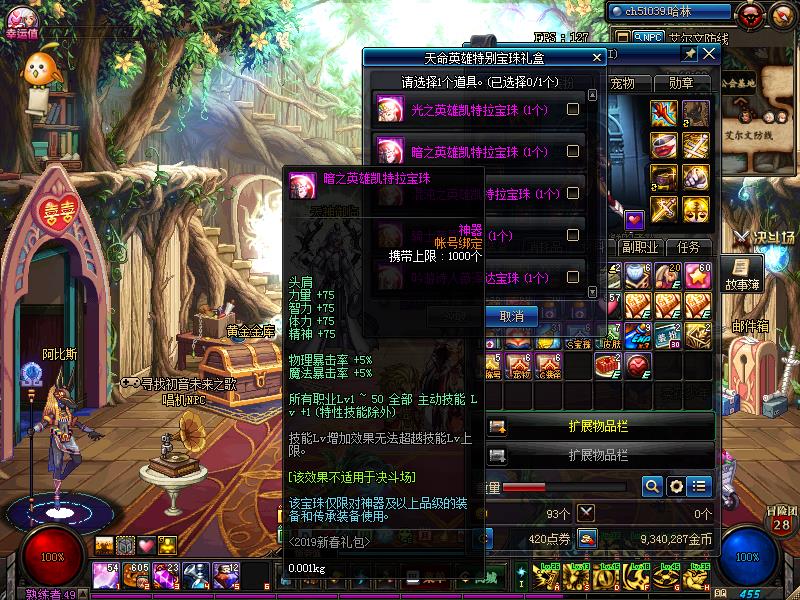The image size is (800, 600).
Task: Pin the inventory window with the pushpin
Action: coord(689,54)
